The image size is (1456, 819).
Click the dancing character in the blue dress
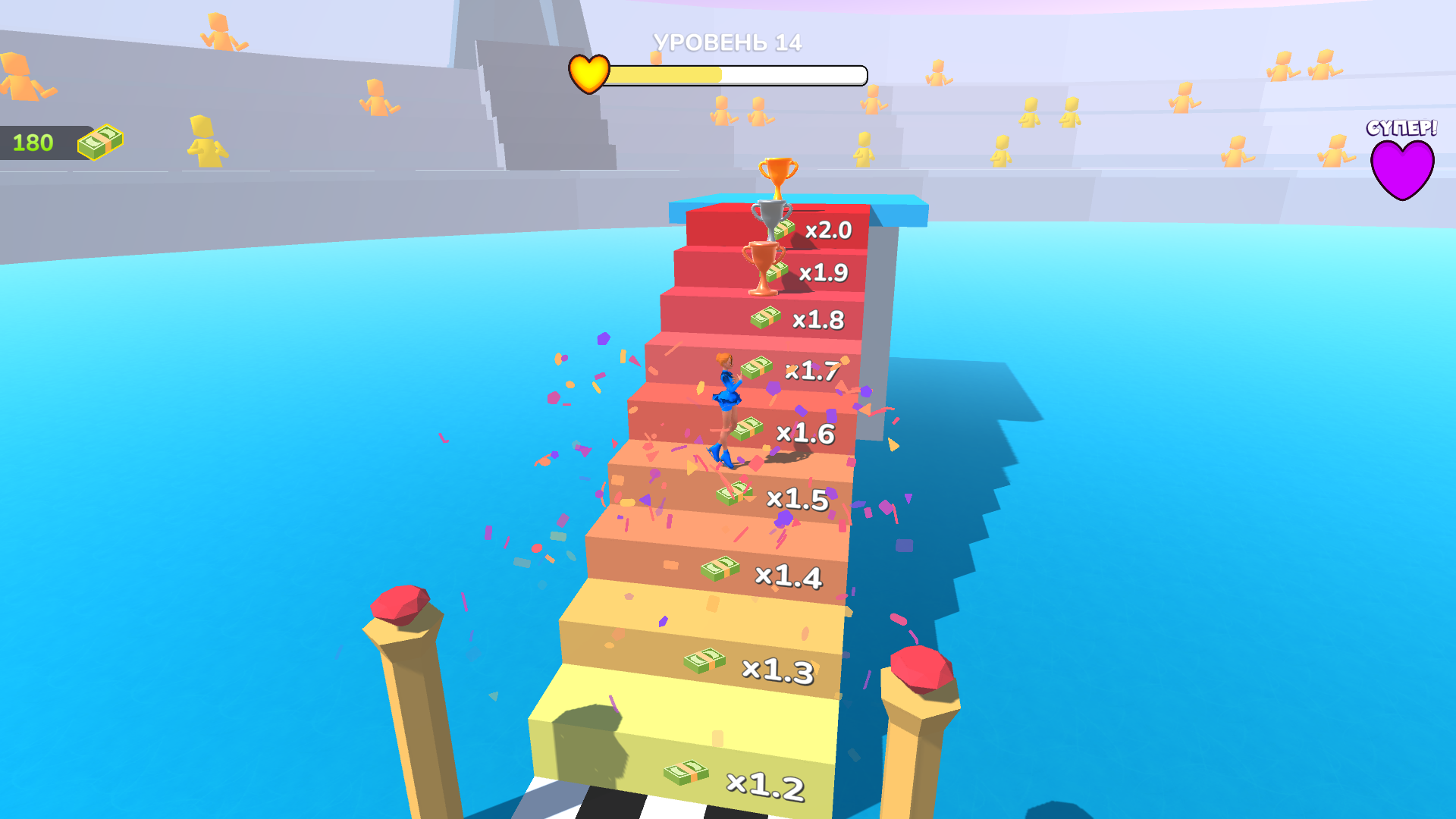pos(726,397)
